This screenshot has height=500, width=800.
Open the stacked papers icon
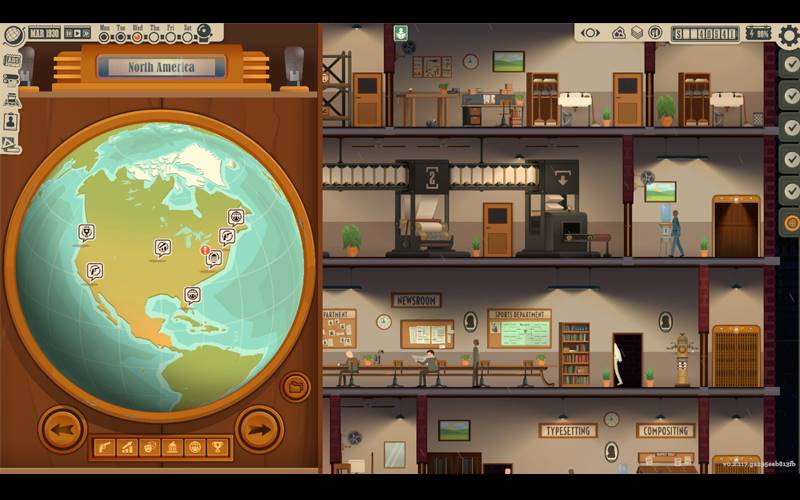pyautogui.click(x=636, y=33)
